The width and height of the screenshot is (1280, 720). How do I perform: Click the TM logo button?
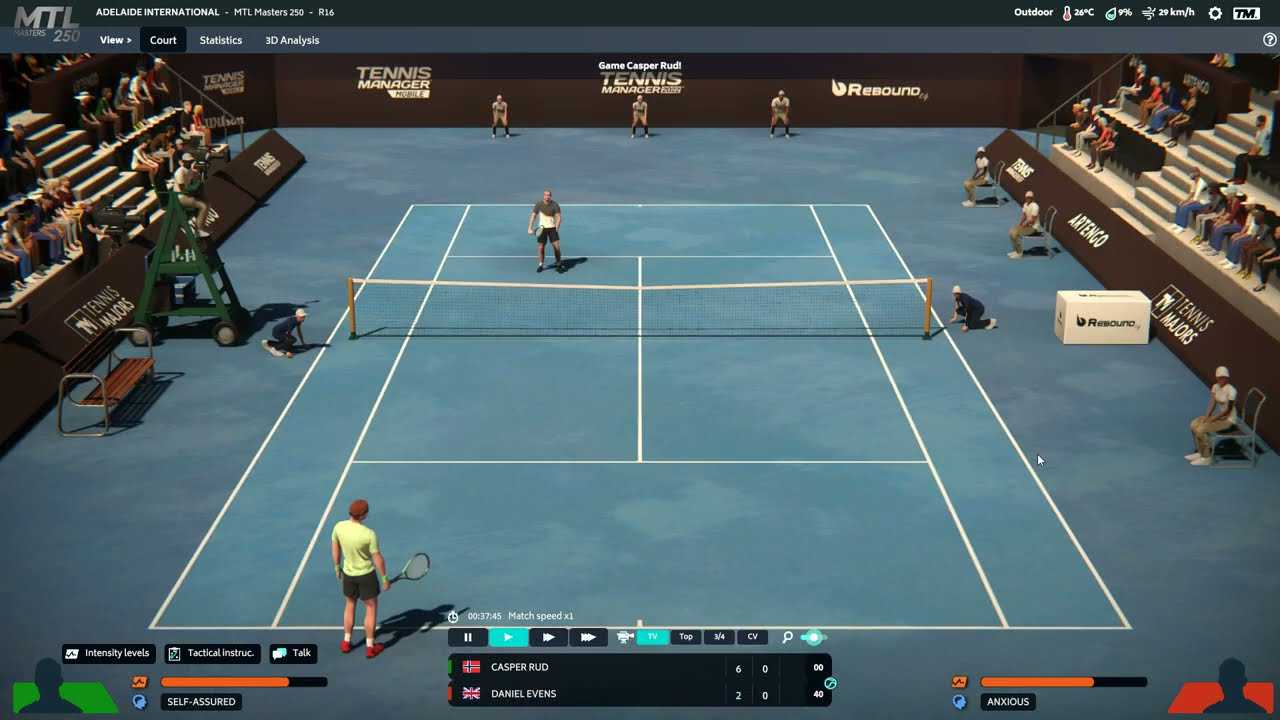[1246, 13]
